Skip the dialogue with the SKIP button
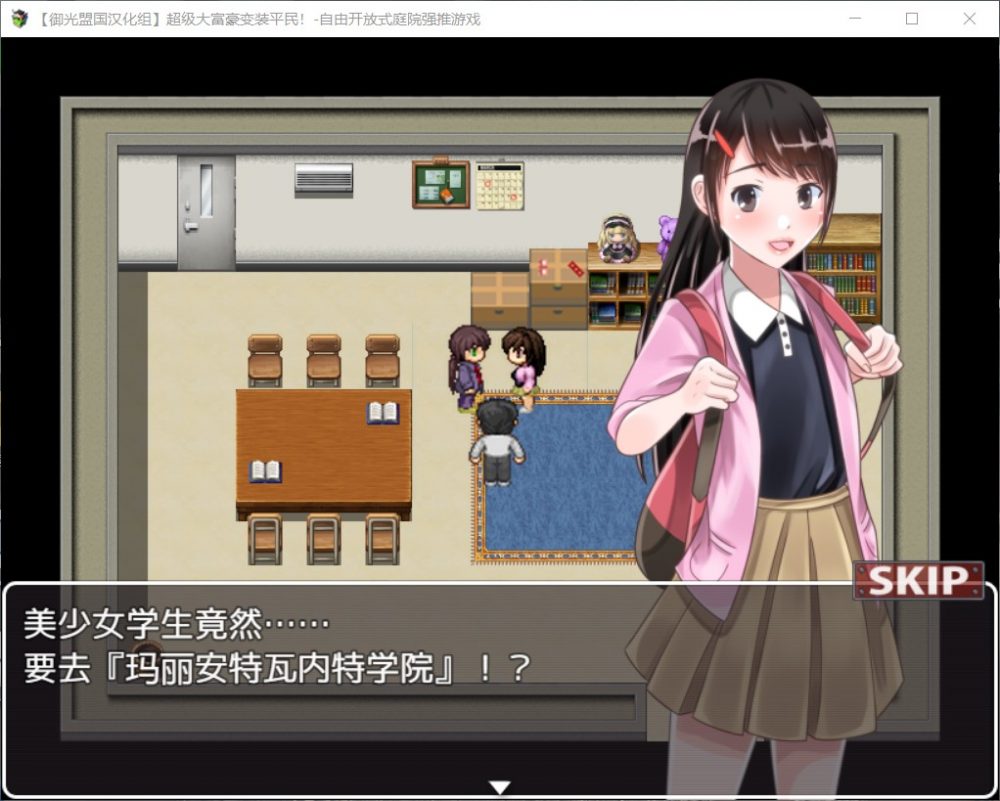Image resolution: width=1000 pixels, height=801 pixels. 918,580
